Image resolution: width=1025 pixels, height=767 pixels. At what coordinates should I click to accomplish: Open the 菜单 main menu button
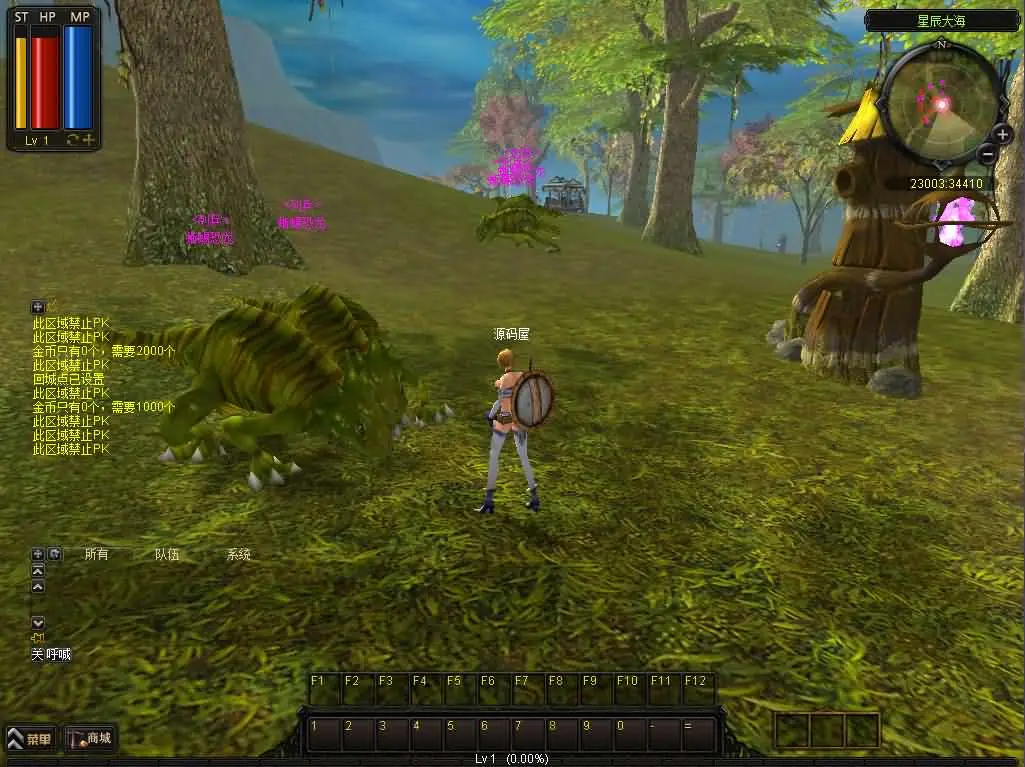tap(30, 739)
